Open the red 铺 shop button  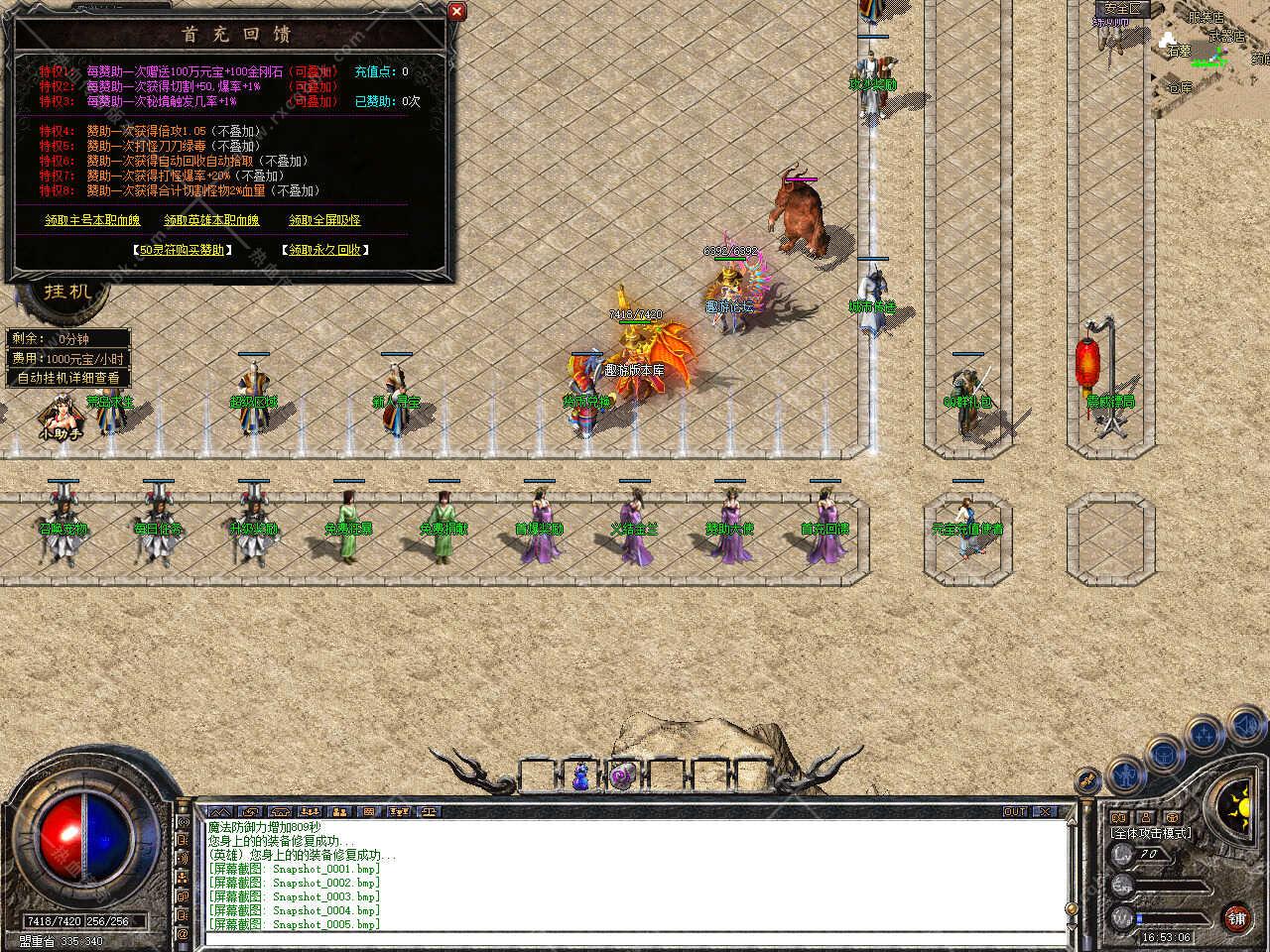1236,917
